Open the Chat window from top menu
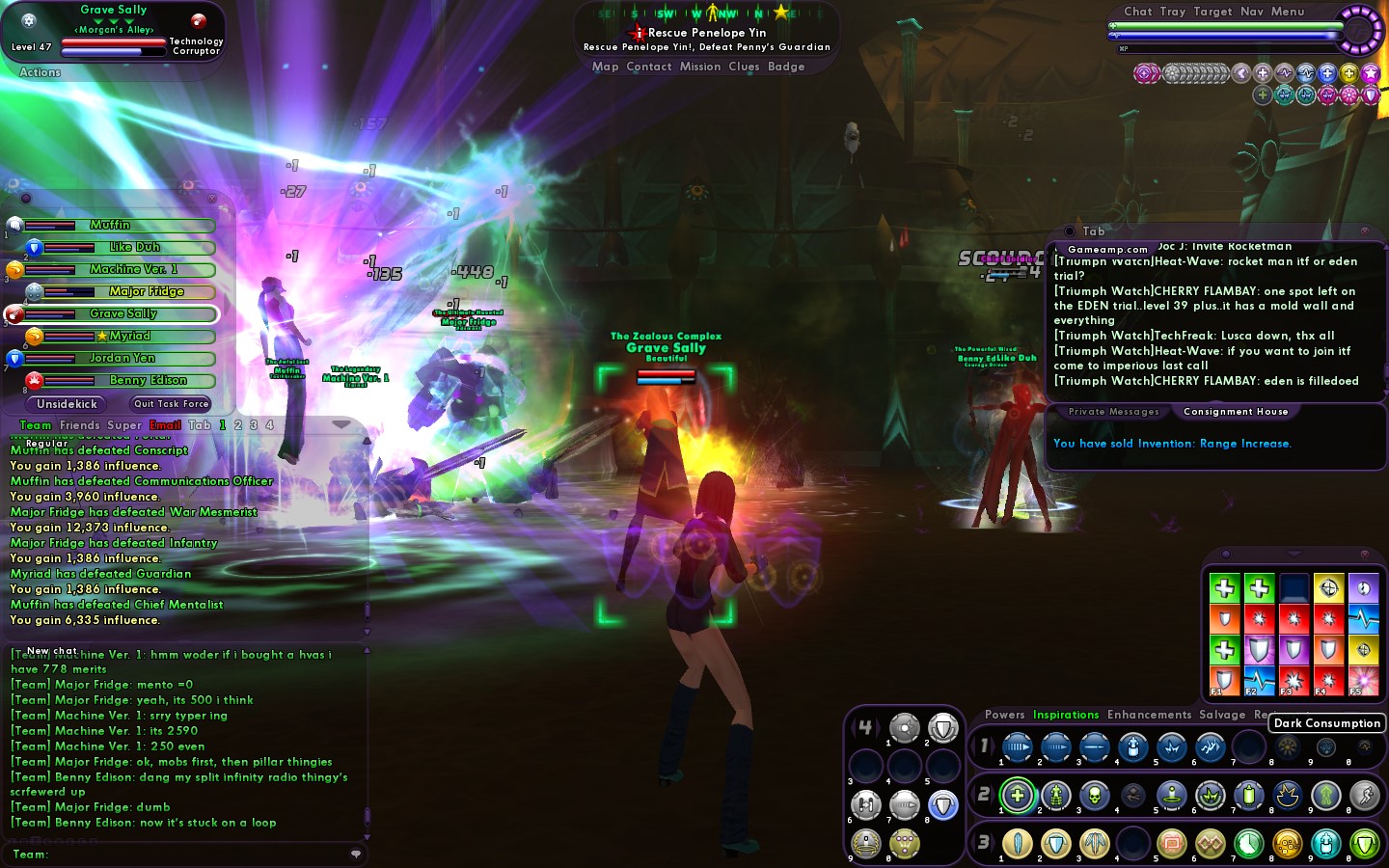 [x=1137, y=12]
